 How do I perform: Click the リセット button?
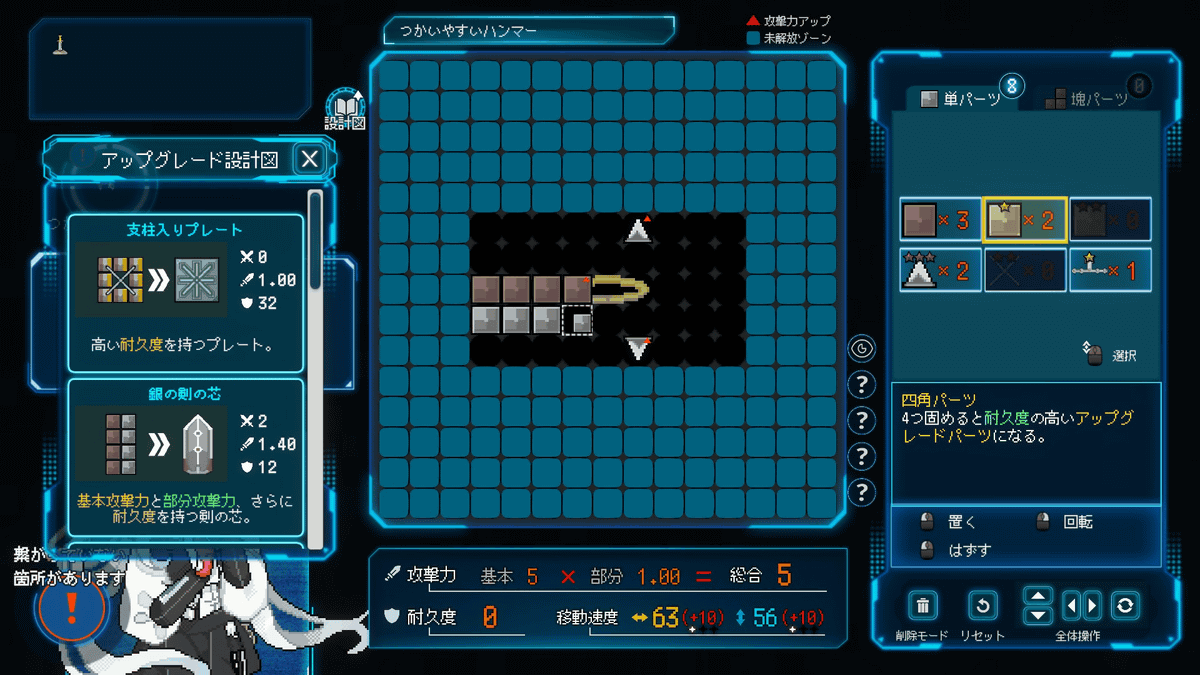coord(983,605)
